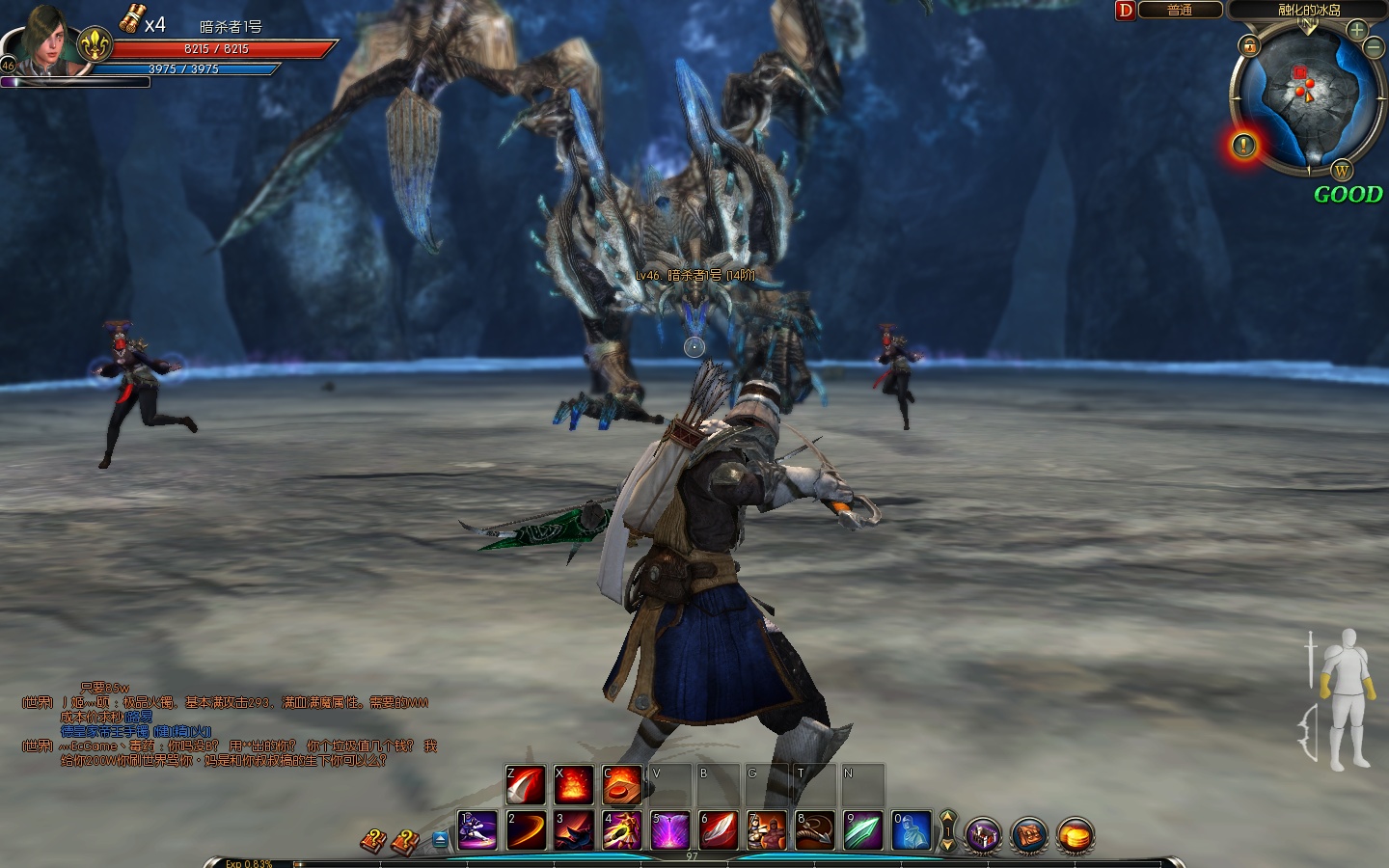Activate the red claw skill on Z
The width and height of the screenshot is (1389, 868).
pos(526,785)
